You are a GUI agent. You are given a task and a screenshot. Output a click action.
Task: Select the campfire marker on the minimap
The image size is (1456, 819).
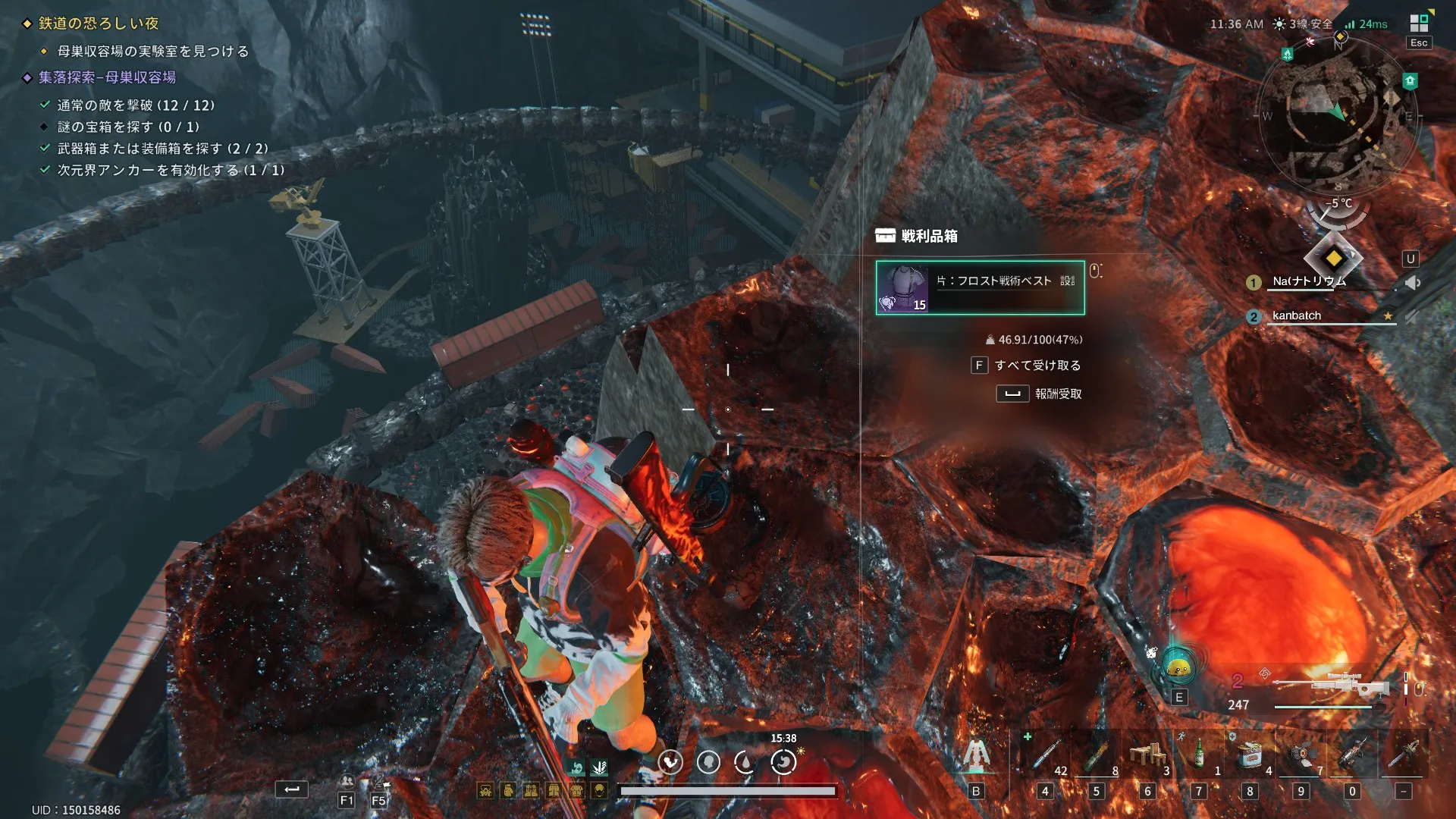pos(1287,54)
